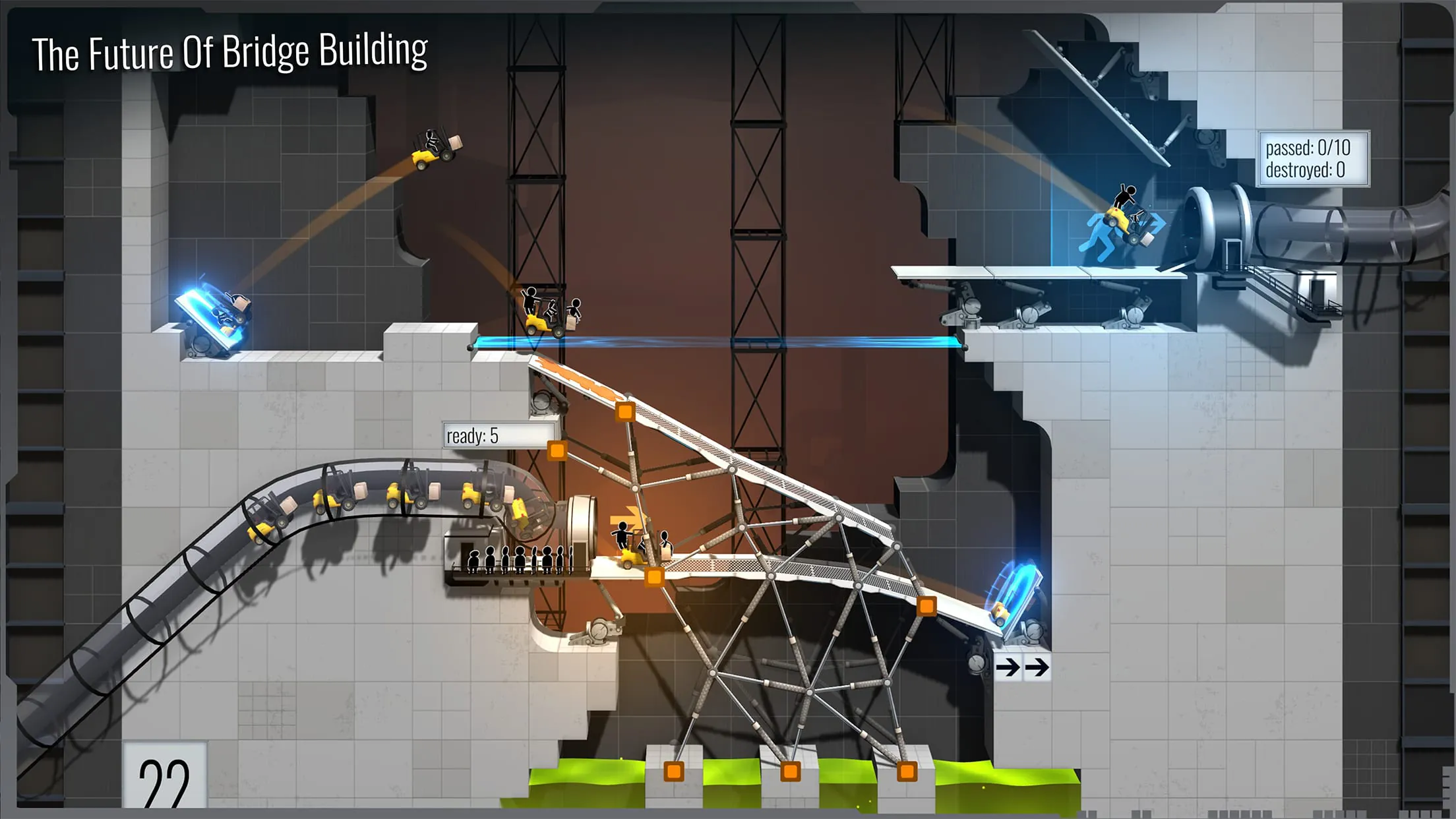Select the waiting line of stick figure workers

(x=521, y=559)
